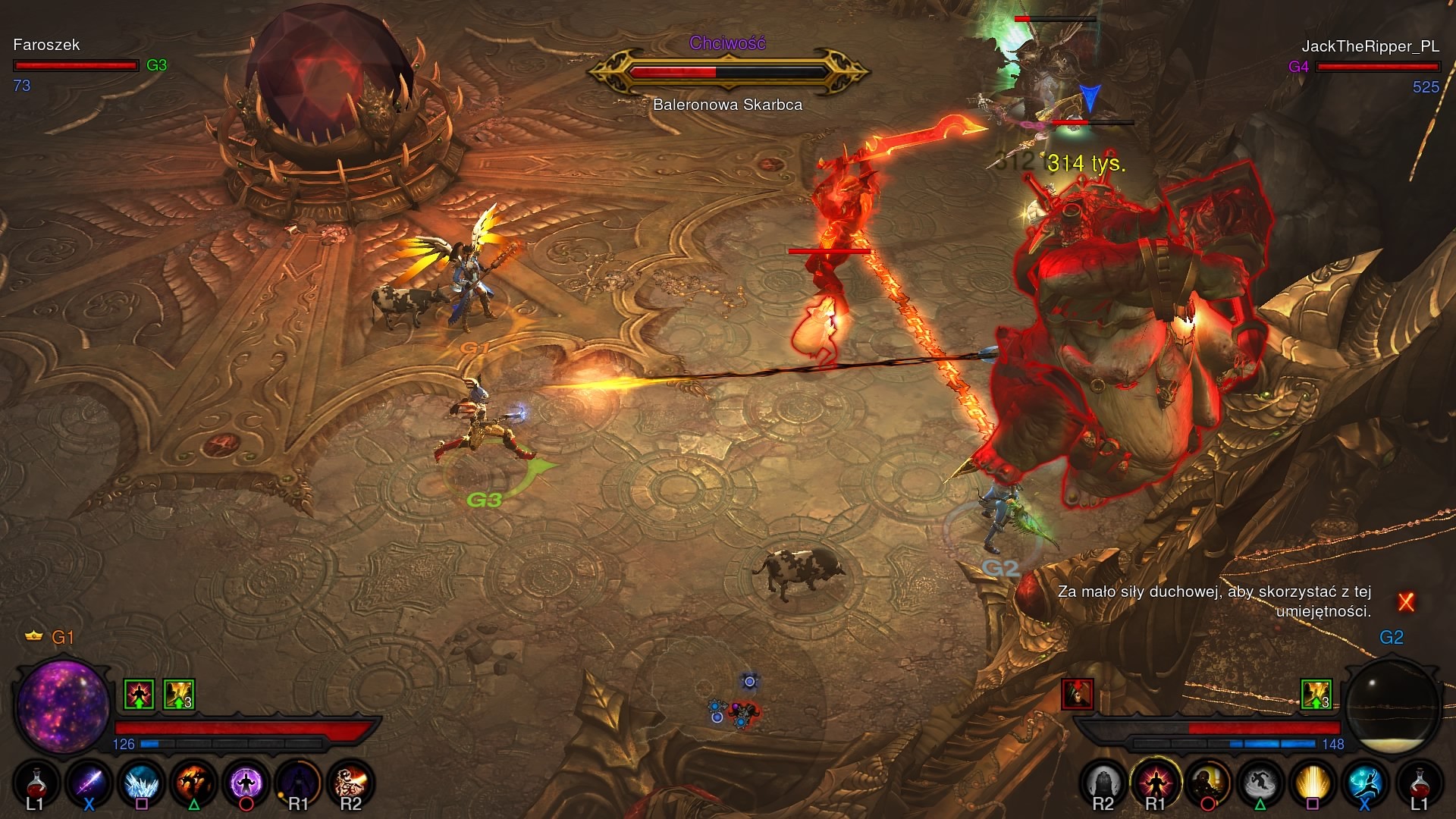This screenshot has height=819, width=1456.
Task: Use the hooded ally skill with exclamation mark
Action: 1208,781
